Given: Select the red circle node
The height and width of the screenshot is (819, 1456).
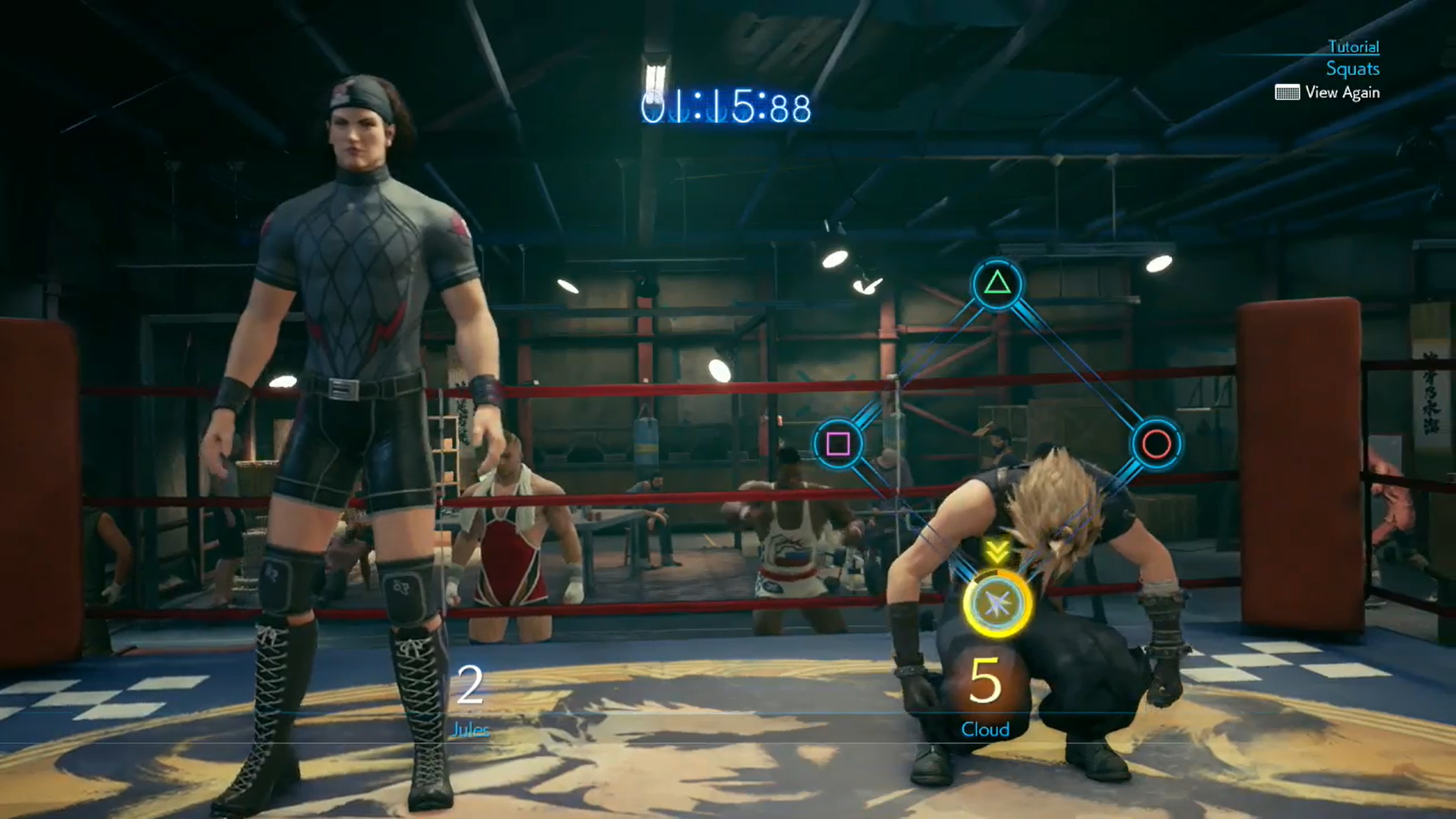Looking at the screenshot, I should click(1156, 444).
